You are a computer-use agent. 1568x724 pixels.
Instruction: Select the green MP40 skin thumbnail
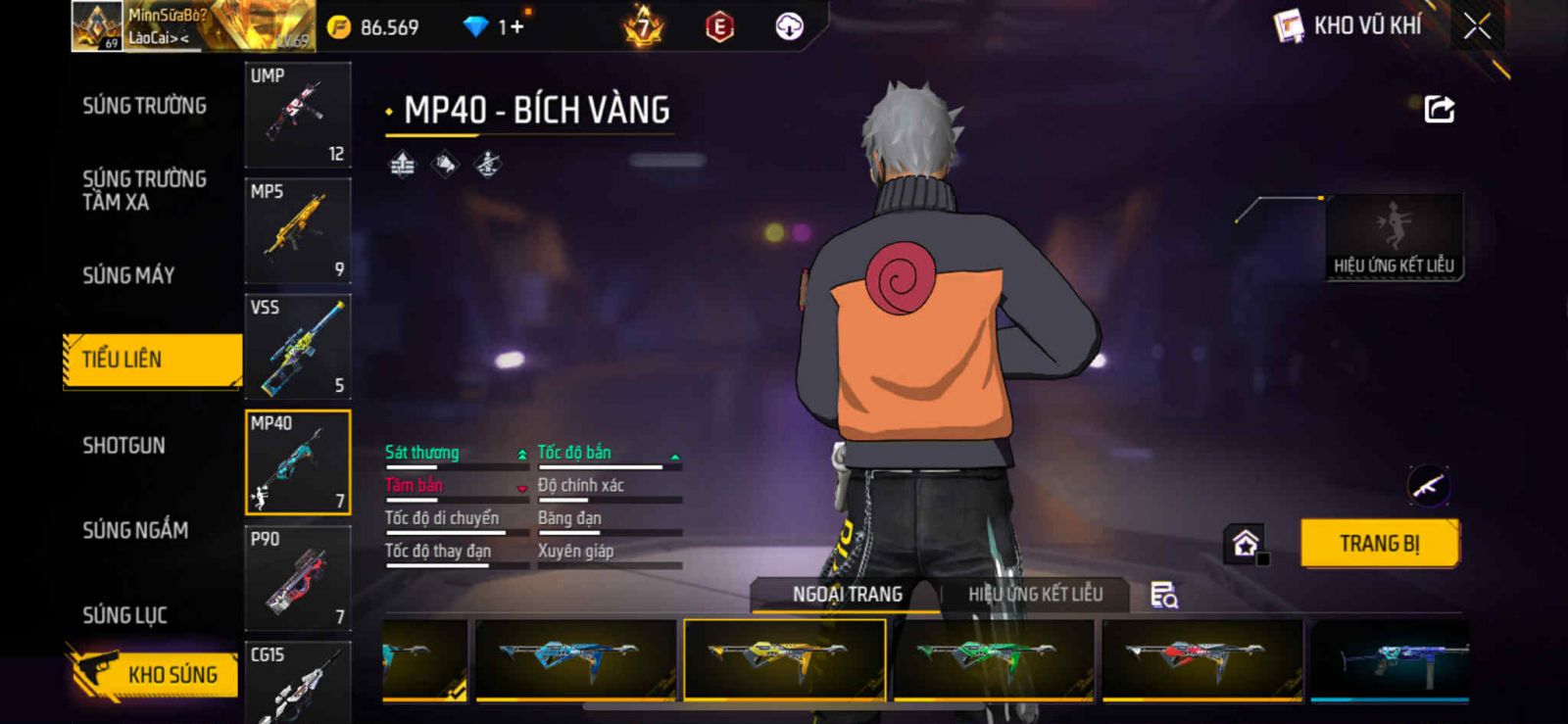click(x=993, y=658)
